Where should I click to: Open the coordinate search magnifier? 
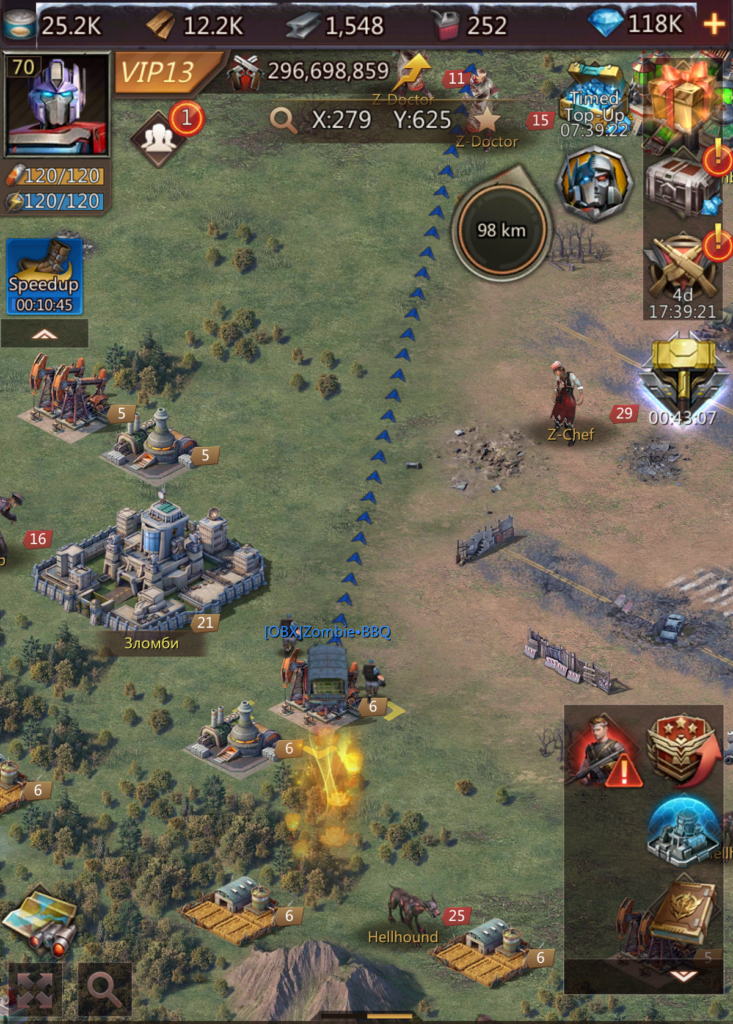[285, 120]
